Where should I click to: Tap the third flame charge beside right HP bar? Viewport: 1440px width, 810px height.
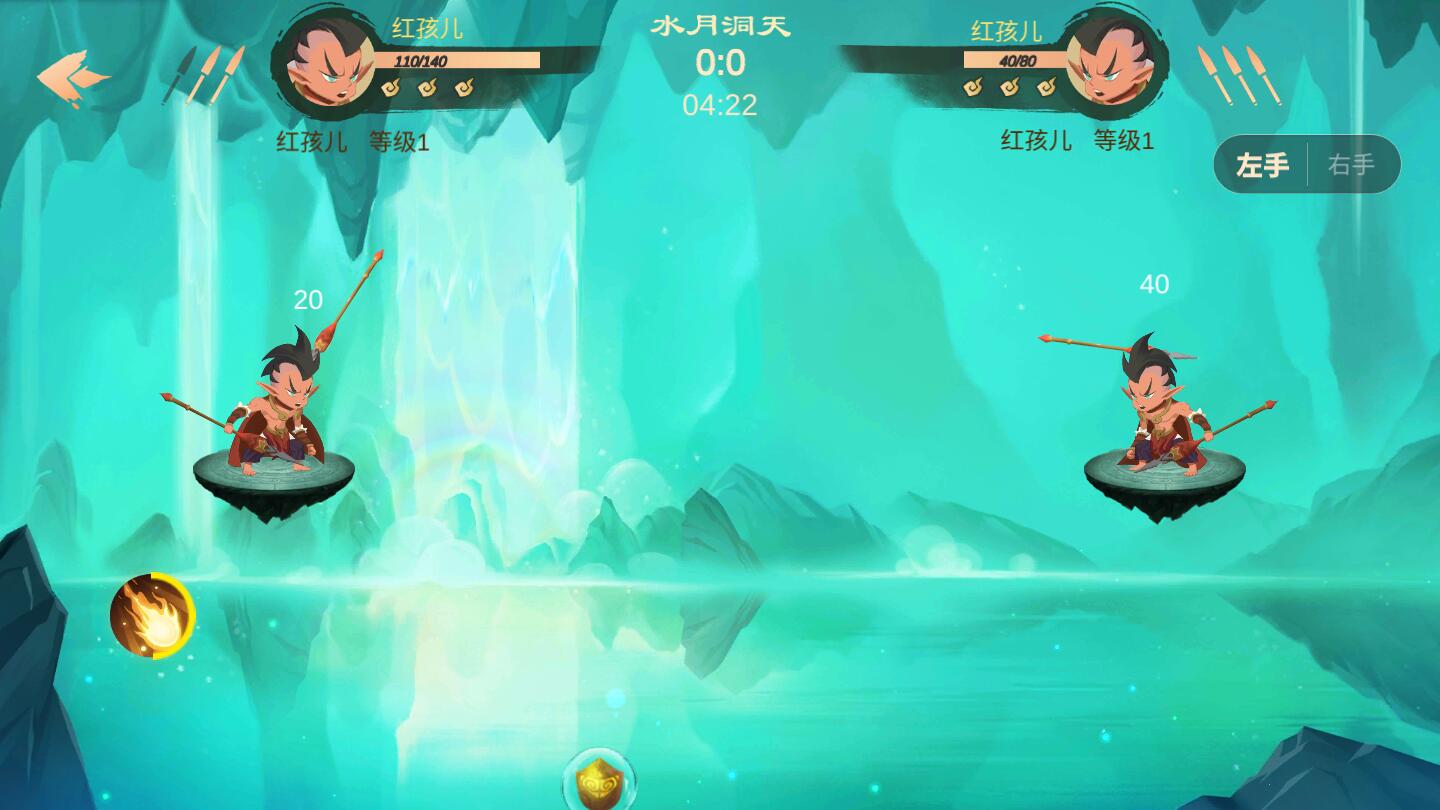tap(1048, 89)
